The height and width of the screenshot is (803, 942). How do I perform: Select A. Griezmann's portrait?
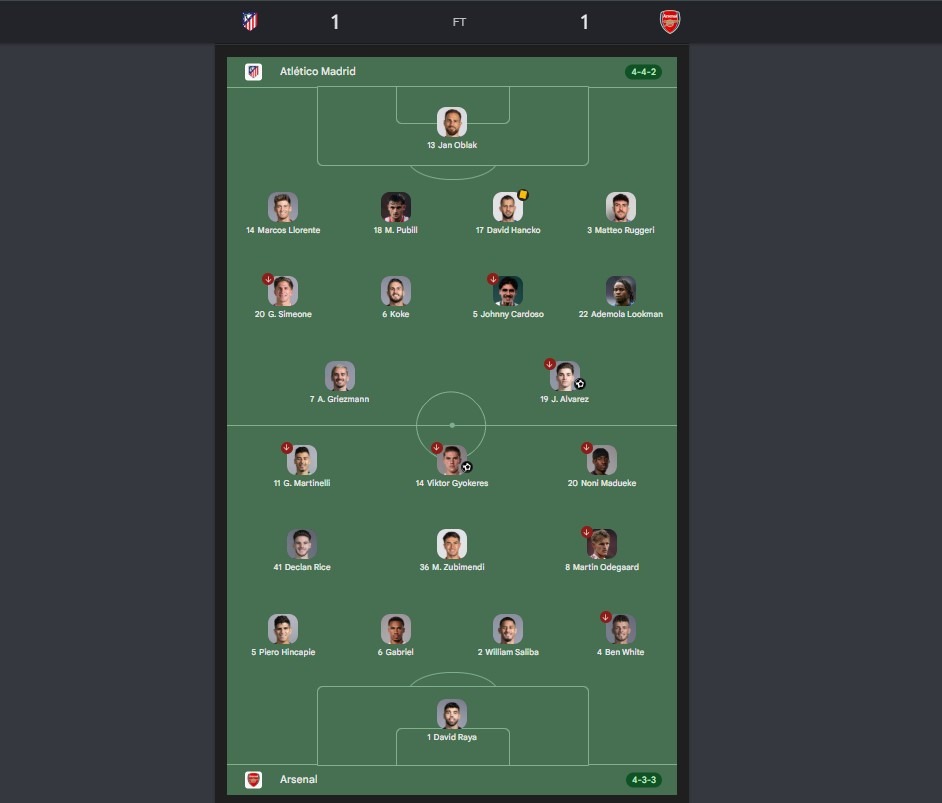click(x=340, y=376)
